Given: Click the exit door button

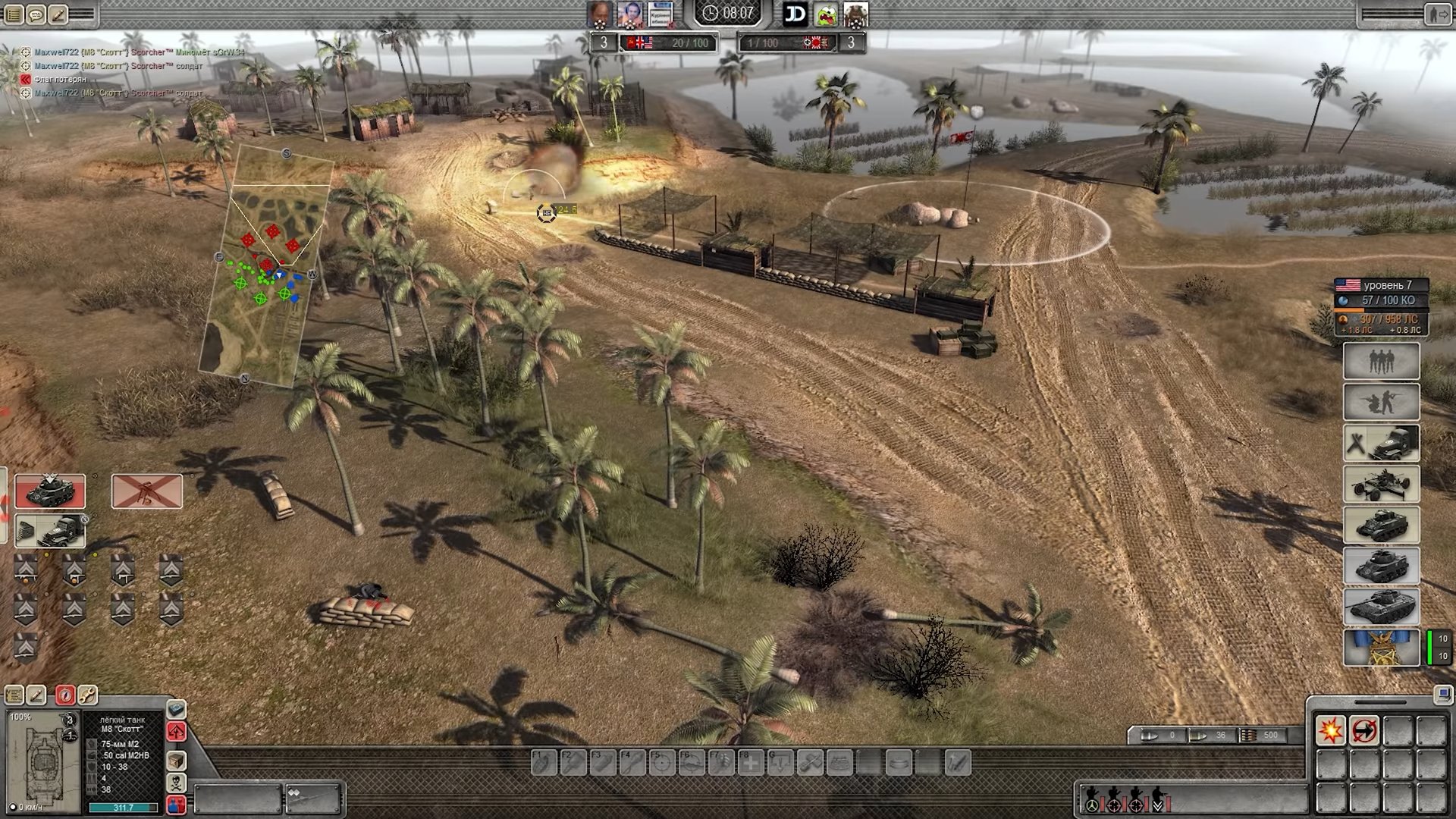Looking at the screenshot, I should click(x=1436, y=14).
